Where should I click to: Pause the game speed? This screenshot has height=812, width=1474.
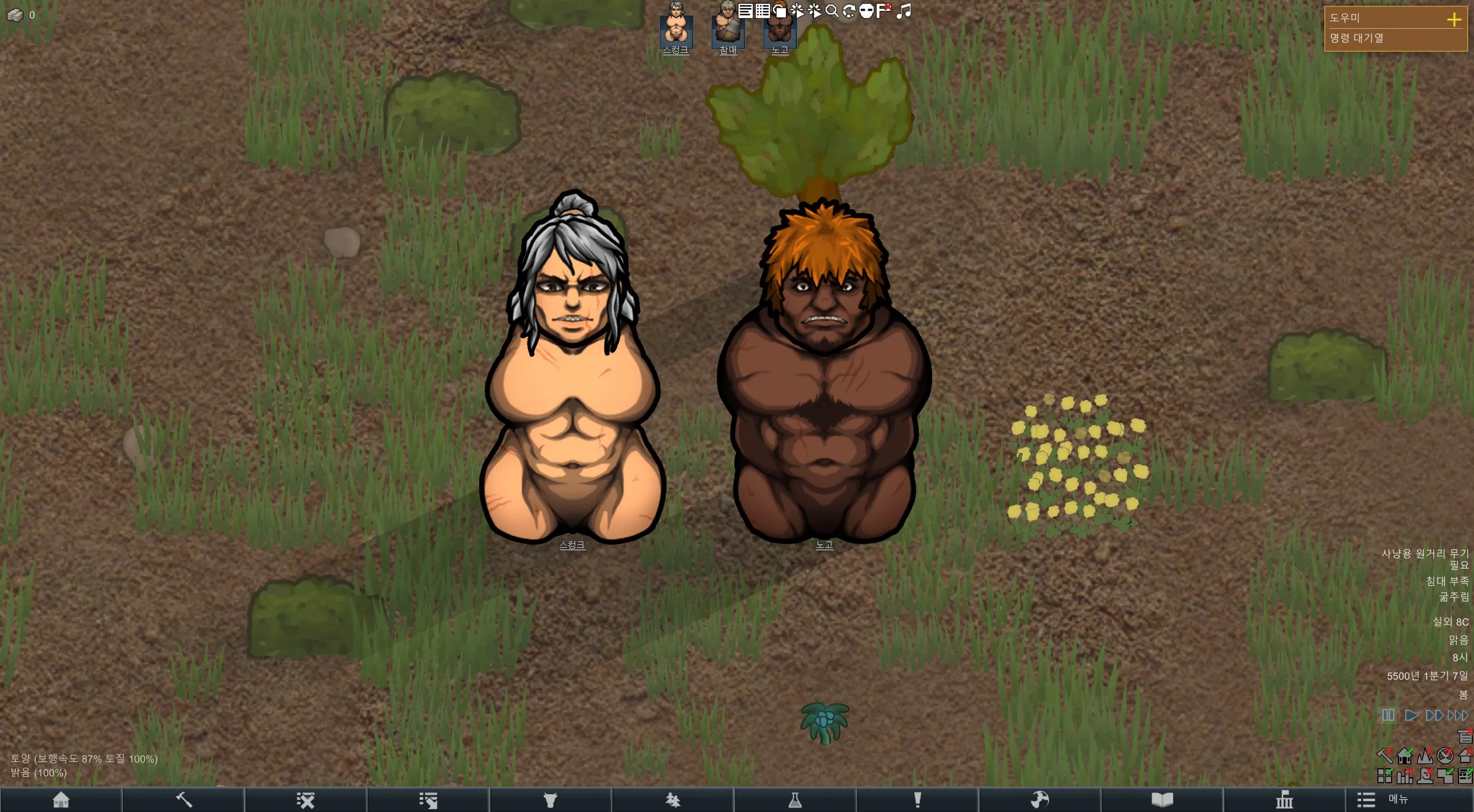point(1388,715)
